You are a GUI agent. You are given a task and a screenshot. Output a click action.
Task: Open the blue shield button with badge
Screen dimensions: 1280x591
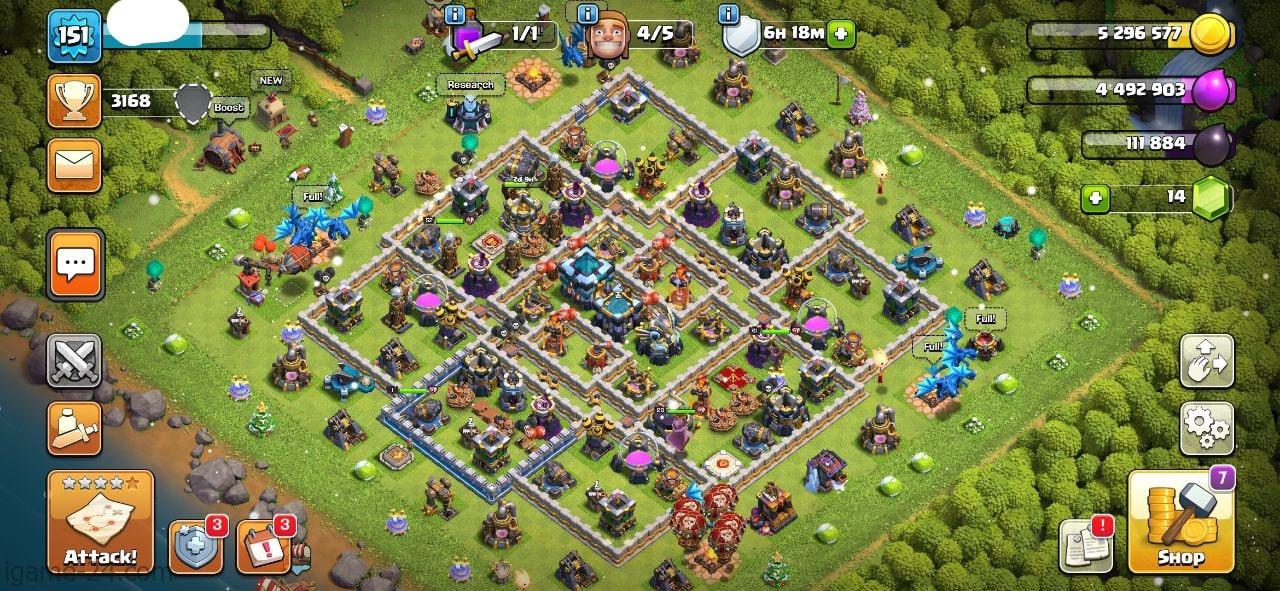coord(194,546)
